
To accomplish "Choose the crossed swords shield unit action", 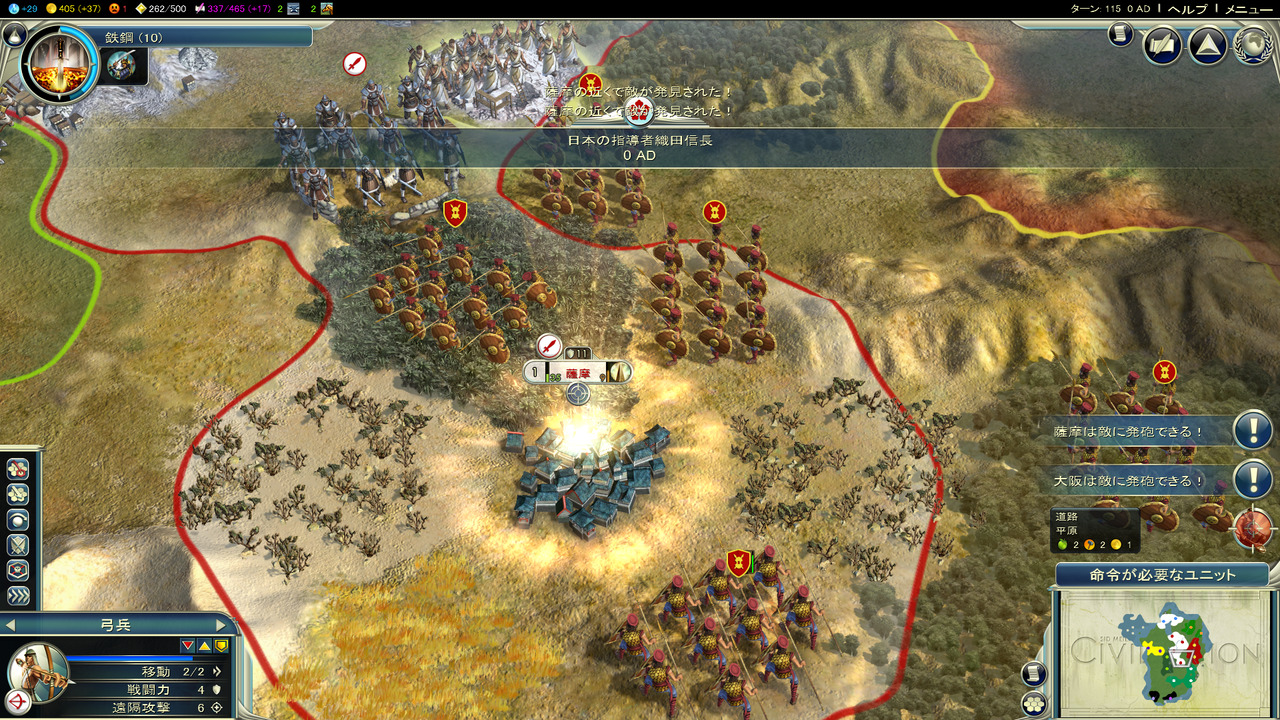I will click(x=18, y=545).
